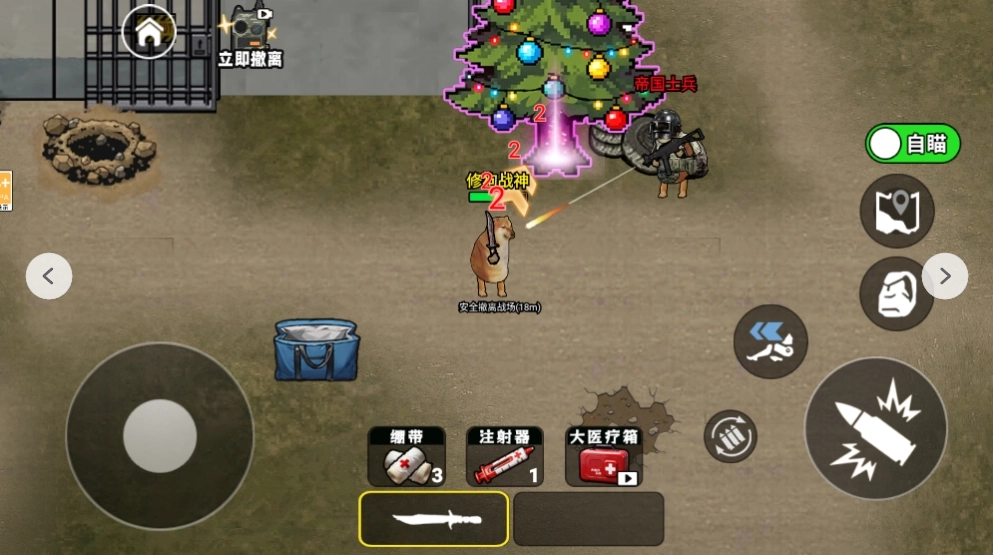This screenshot has height=555, width=993.
Task: Tap the reload ammo button
Action: pos(730,436)
